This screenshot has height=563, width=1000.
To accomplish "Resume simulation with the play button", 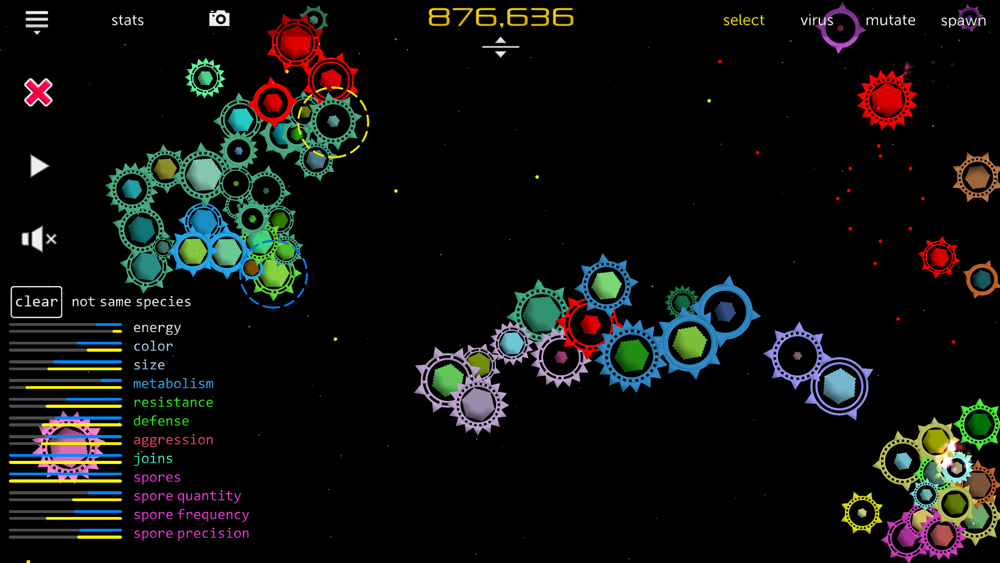I will pos(38,166).
